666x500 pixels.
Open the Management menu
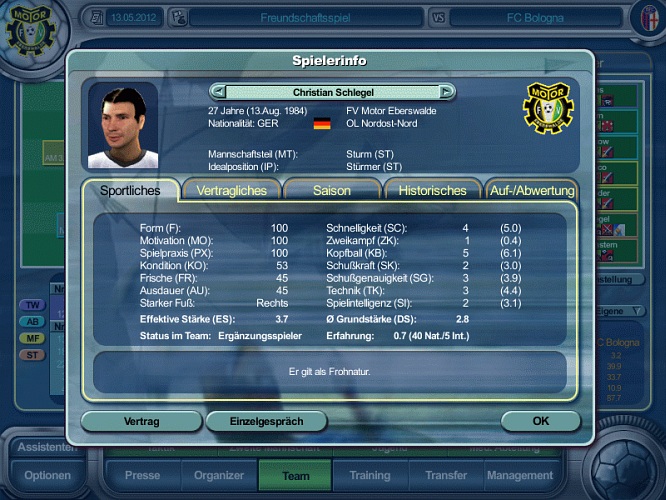[x=520, y=476]
